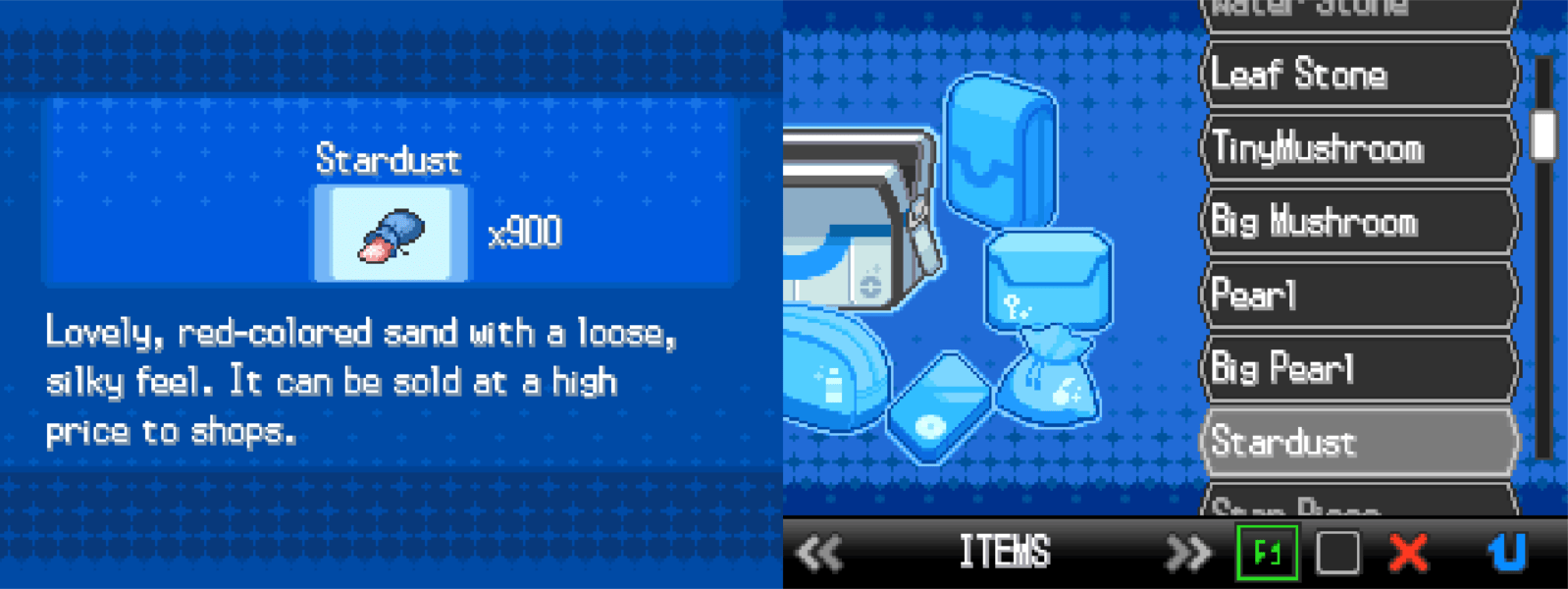Click the item list scrollbar handle
This screenshot has width=1568, height=589.
click(x=1543, y=134)
